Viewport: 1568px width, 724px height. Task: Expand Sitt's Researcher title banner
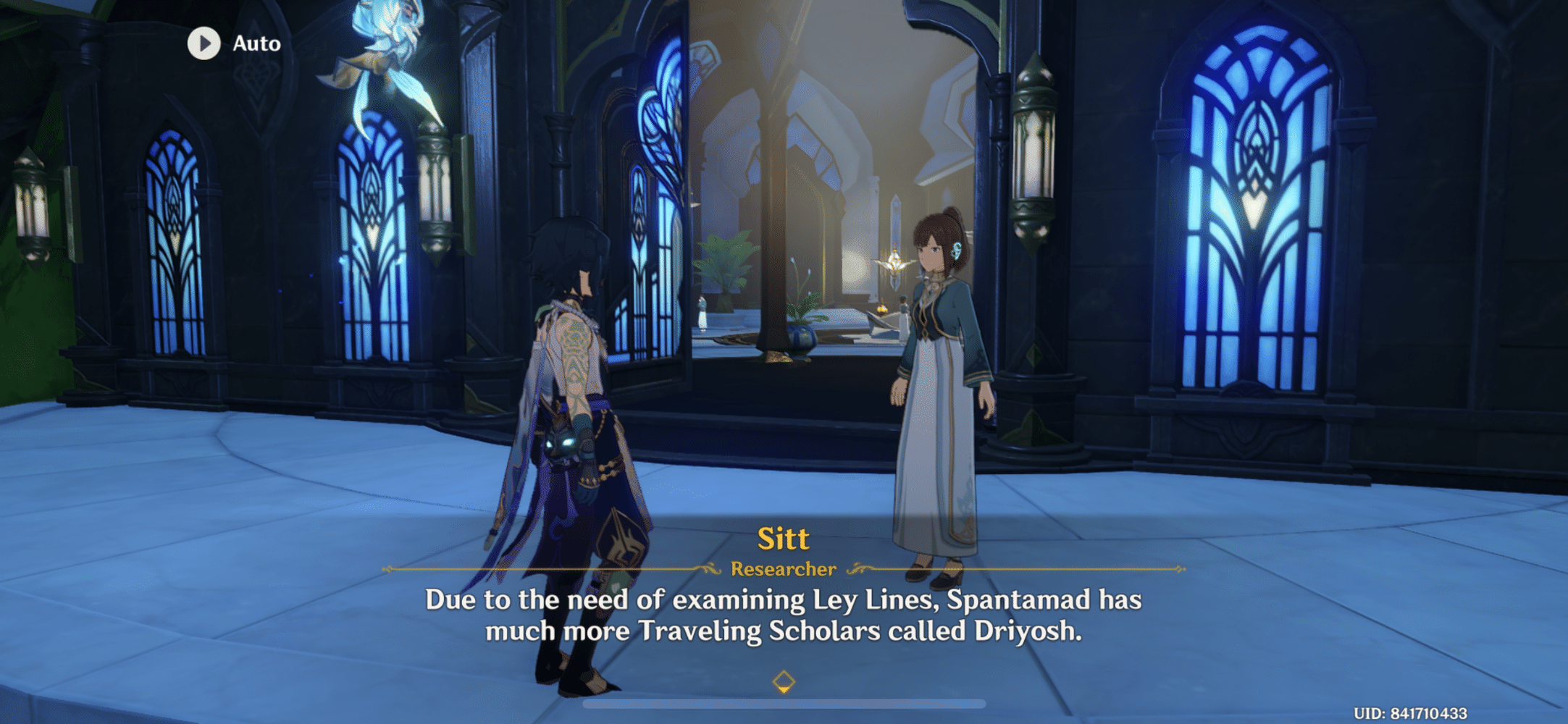(783, 569)
